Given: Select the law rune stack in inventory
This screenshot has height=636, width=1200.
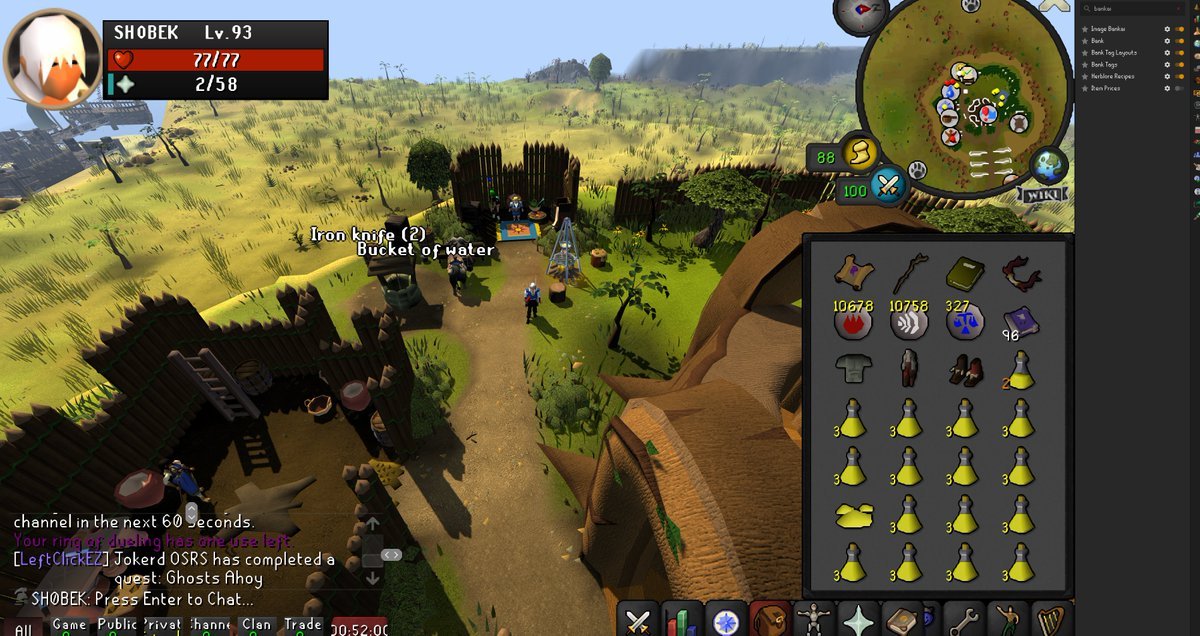Looking at the screenshot, I should click(x=963, y=321).
